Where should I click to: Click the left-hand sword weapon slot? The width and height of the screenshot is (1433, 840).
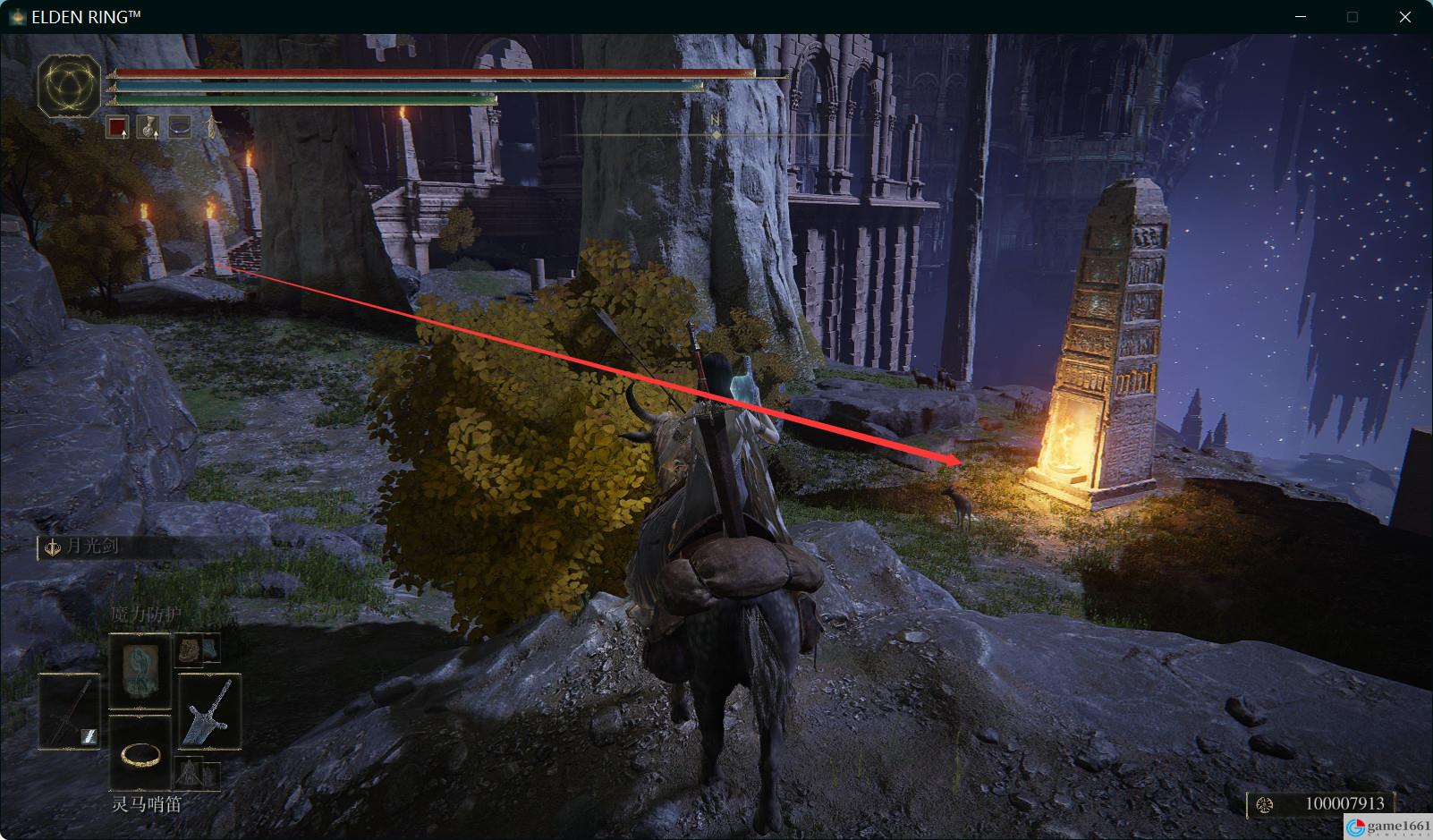(69, 711)
